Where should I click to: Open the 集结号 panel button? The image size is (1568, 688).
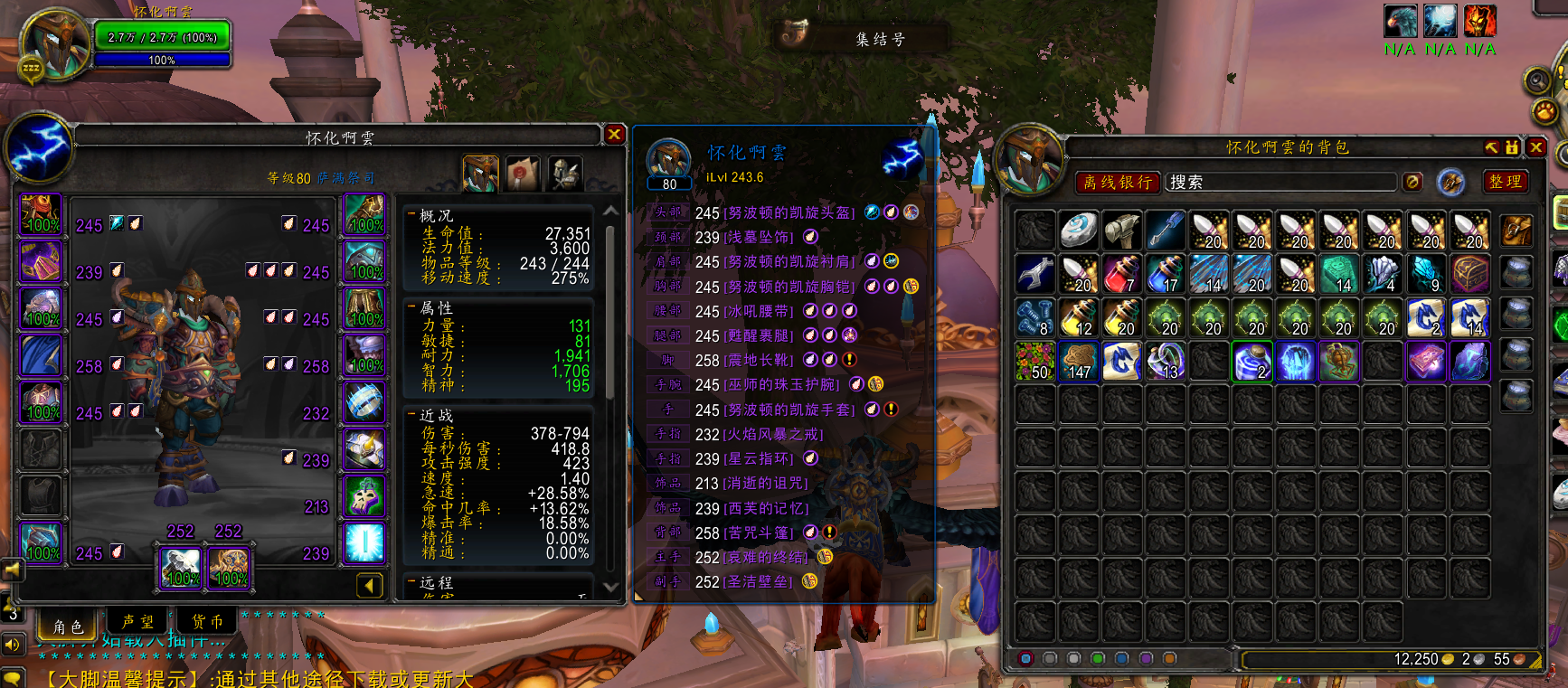pyautogui.click(x=864, y=38)
